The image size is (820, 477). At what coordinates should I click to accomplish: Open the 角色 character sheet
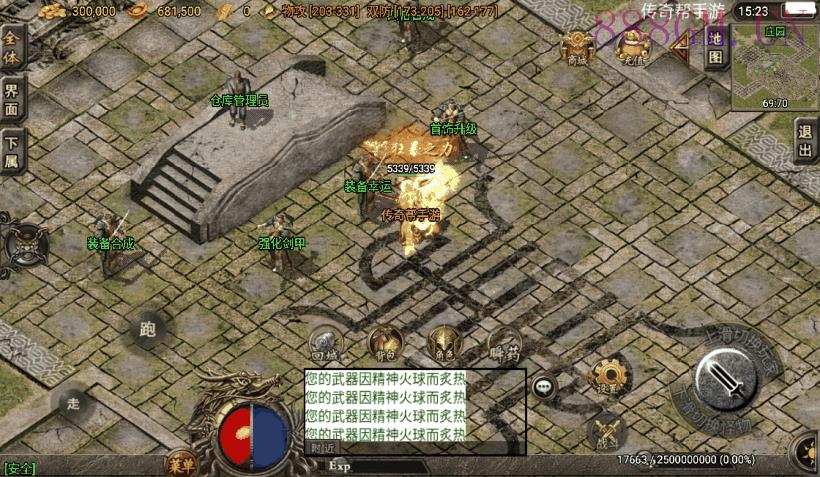click(x=444, y=344)
